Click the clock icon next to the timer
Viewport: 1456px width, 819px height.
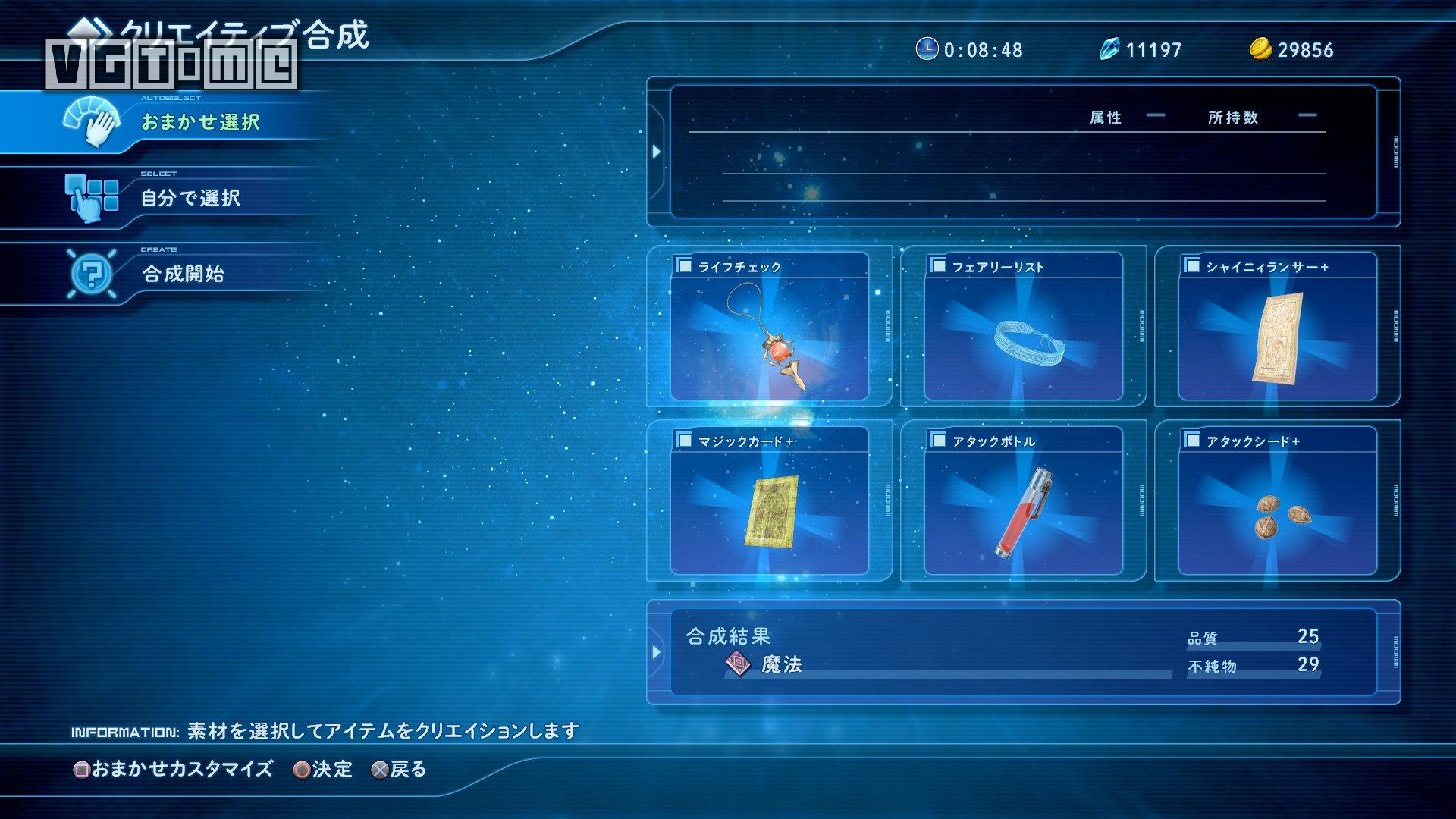[927, 51]
